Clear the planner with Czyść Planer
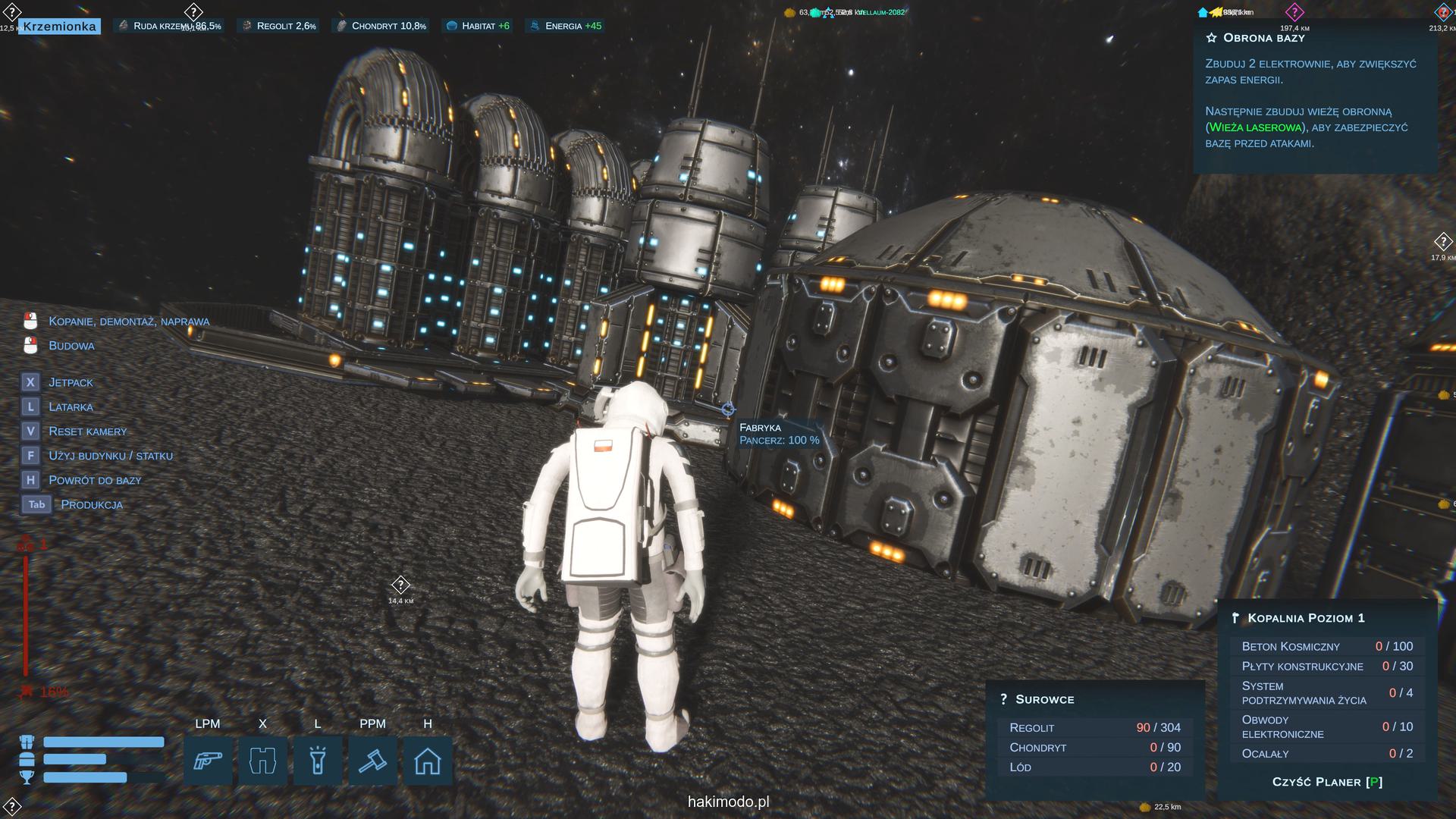1456x819 pixels. 1327,782
